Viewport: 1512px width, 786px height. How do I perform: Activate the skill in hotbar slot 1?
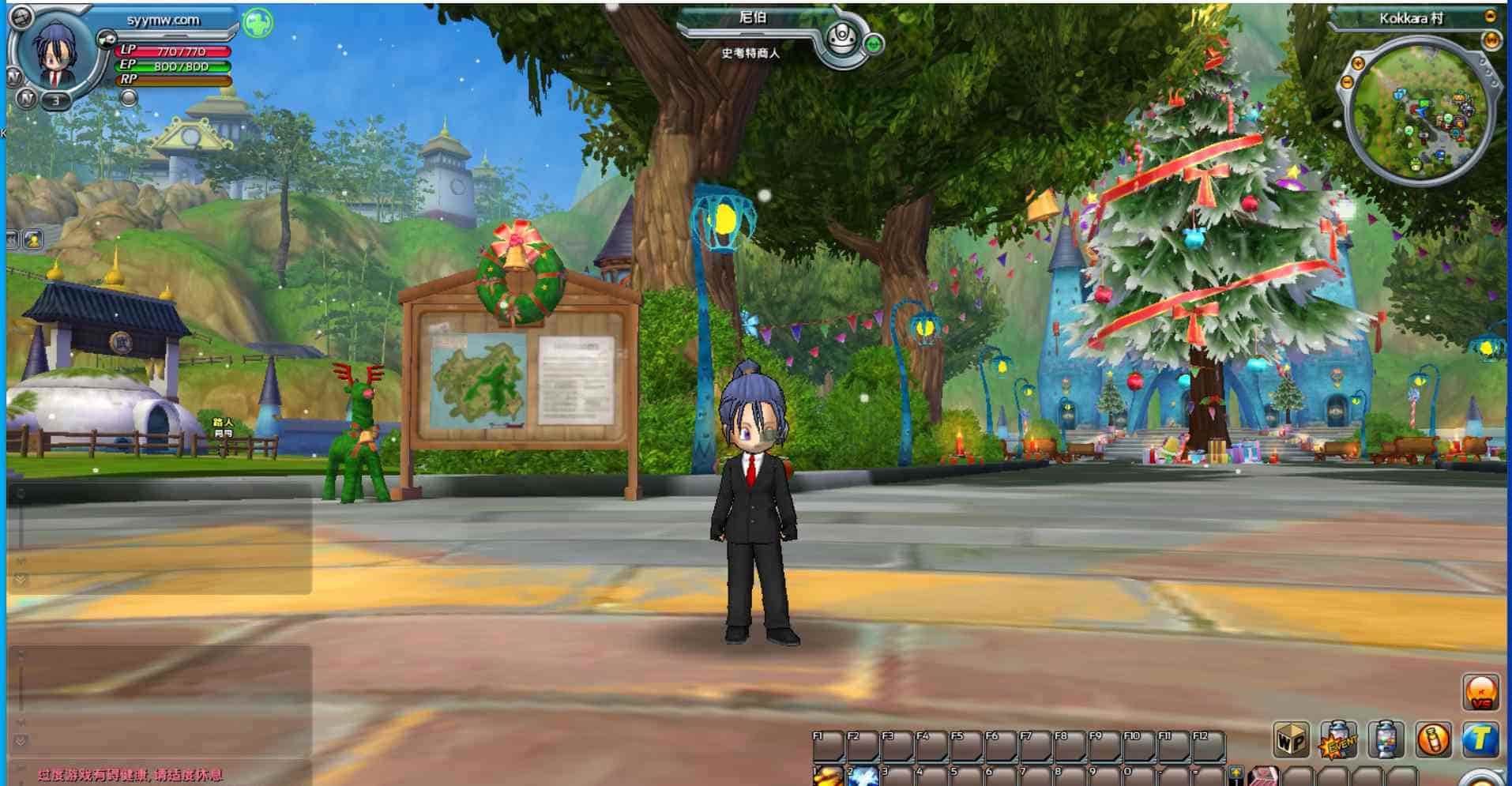click(x=829, y=776)
